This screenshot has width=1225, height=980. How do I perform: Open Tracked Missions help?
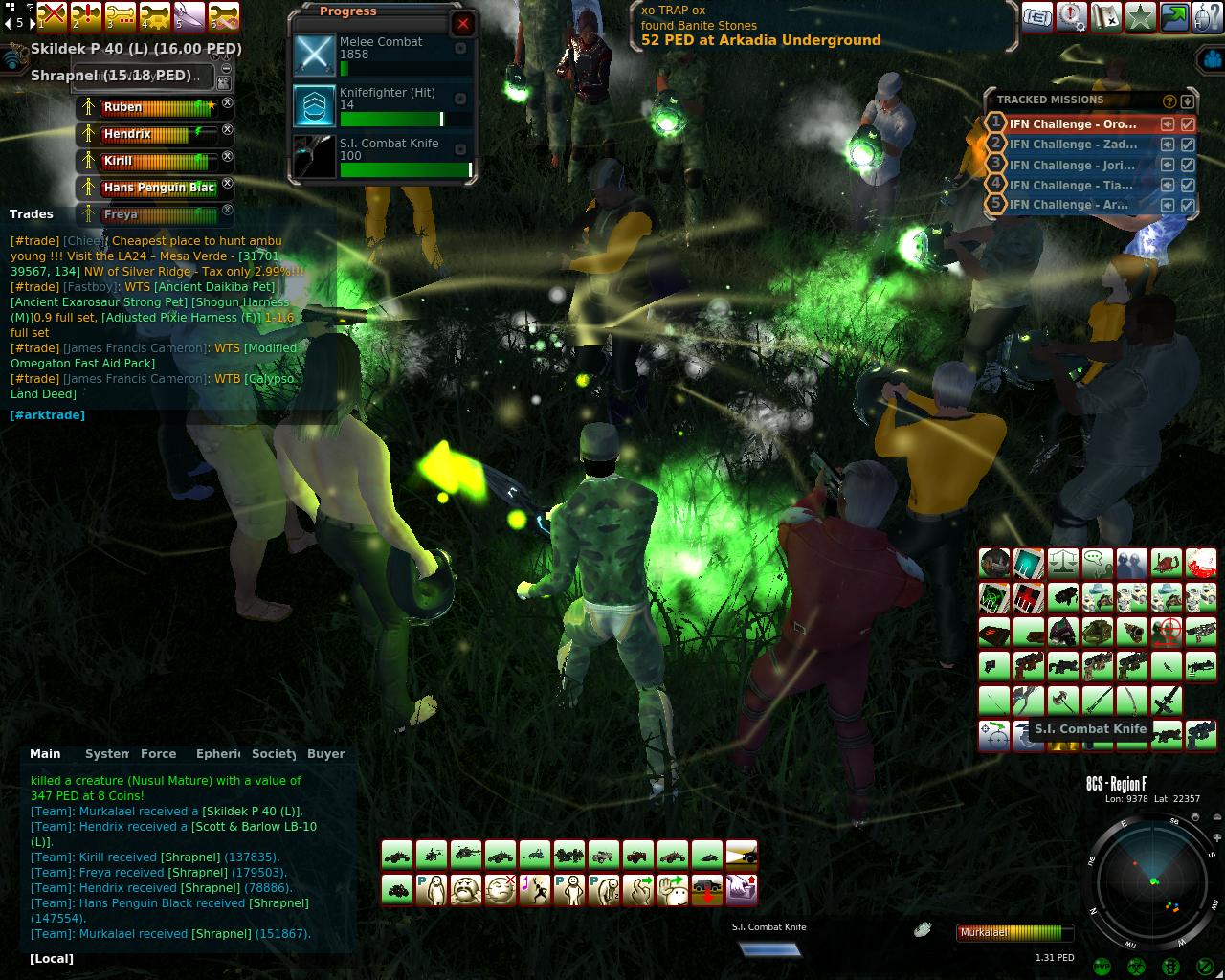pyautogui.click(x=1169, y=100)
